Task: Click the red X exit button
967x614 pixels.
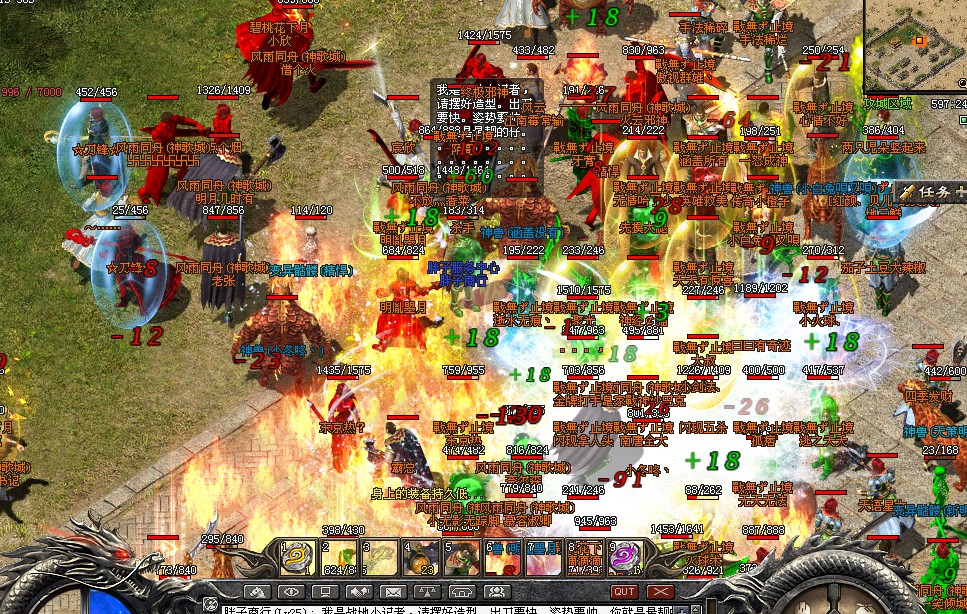Action: (x=658, y=593)
